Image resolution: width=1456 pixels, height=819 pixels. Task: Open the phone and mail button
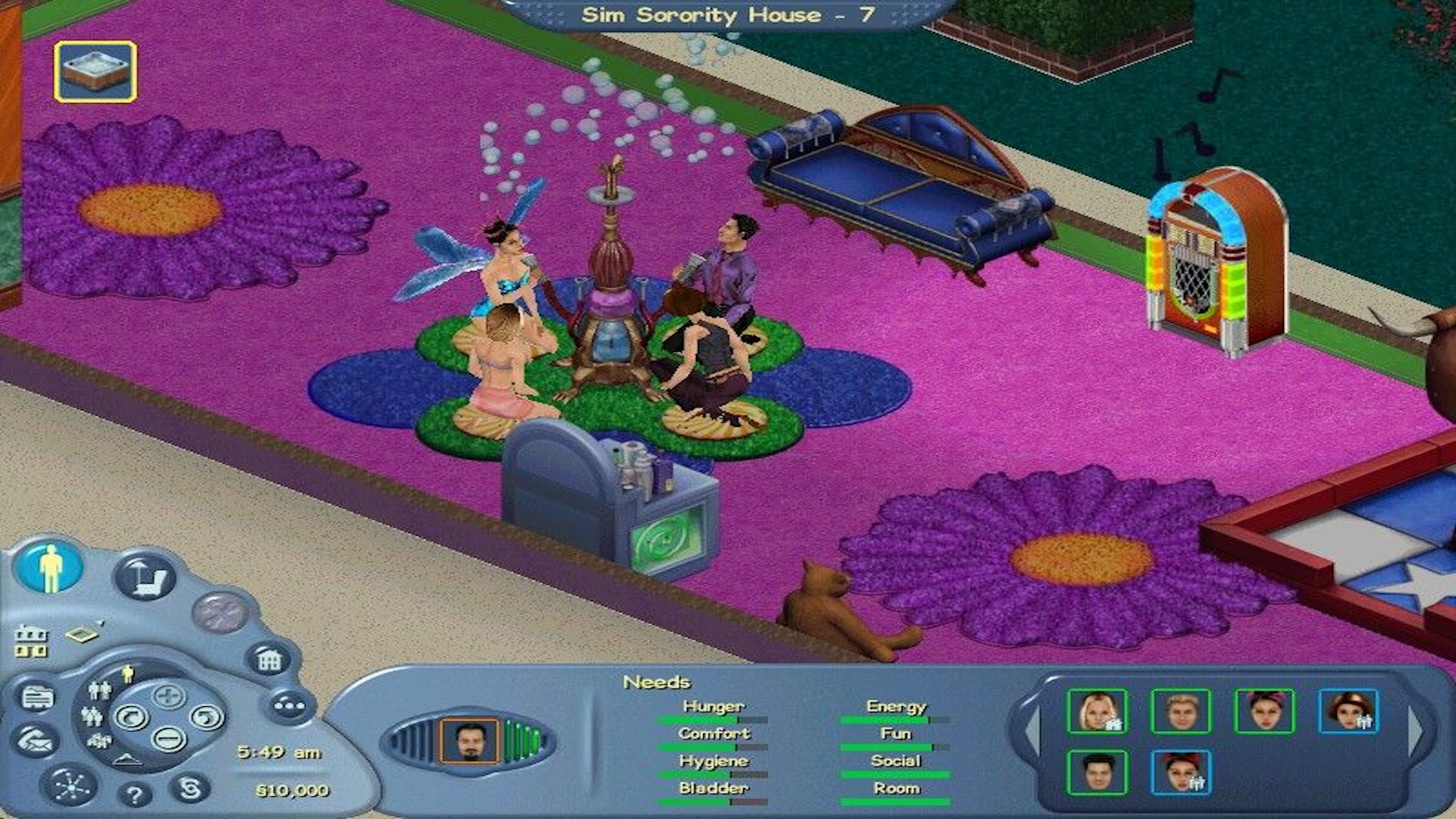[36, 742]
